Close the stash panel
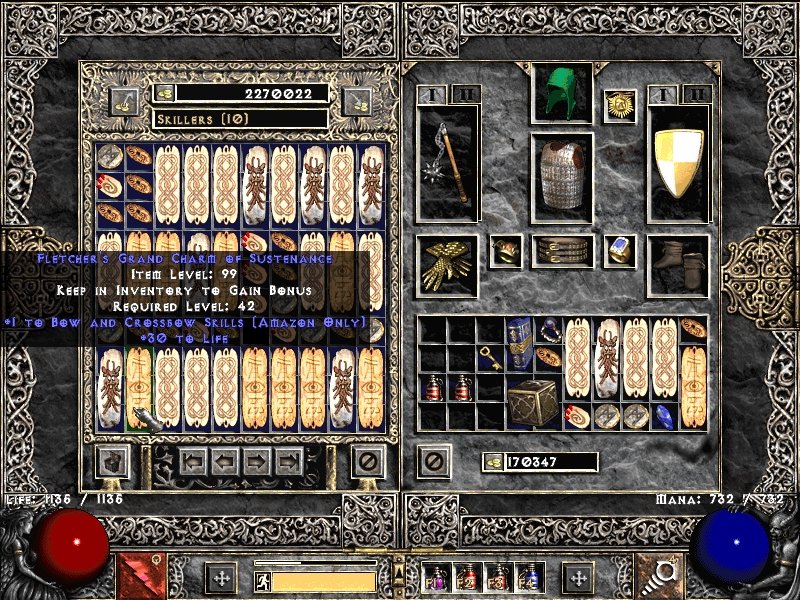800x600 pixels. [x=370, y=462]
